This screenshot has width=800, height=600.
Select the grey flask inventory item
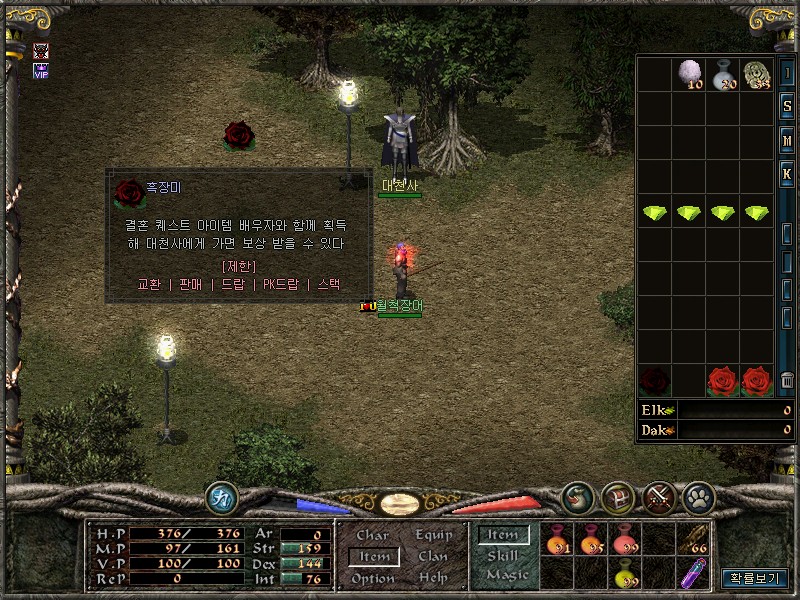pos(723,73)
